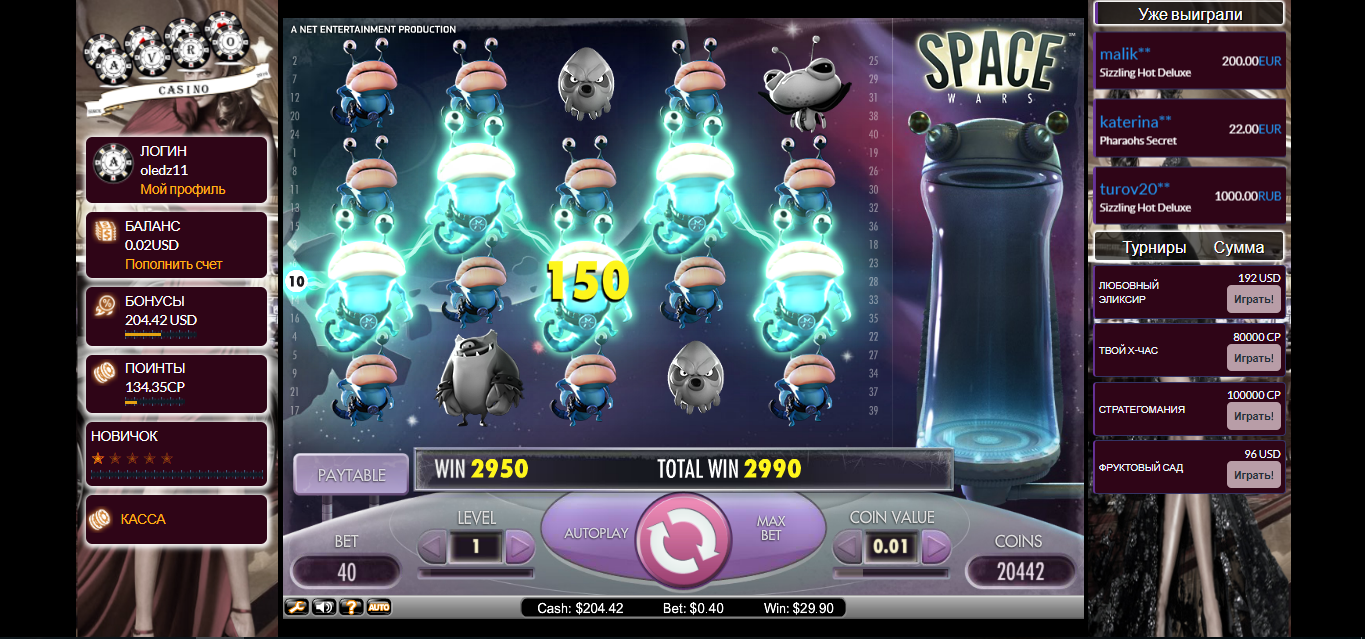Open the Мой профиль link

pyautogui.click(x=182, y=189)
